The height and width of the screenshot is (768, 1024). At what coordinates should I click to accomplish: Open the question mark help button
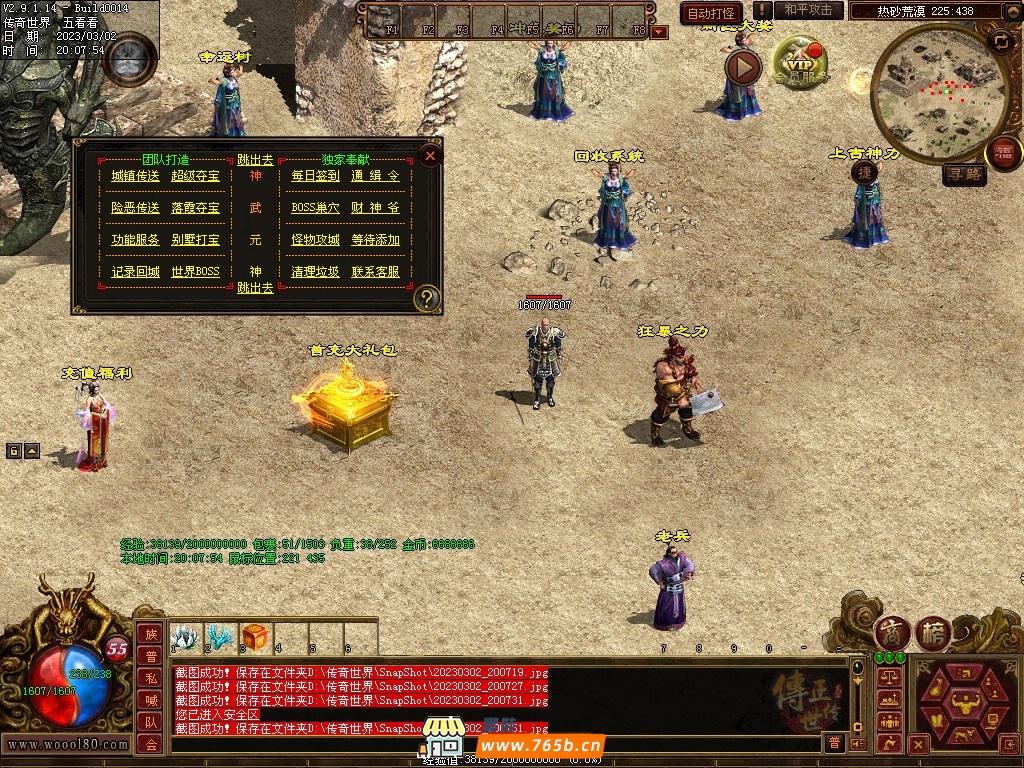[x=427, y=298]
